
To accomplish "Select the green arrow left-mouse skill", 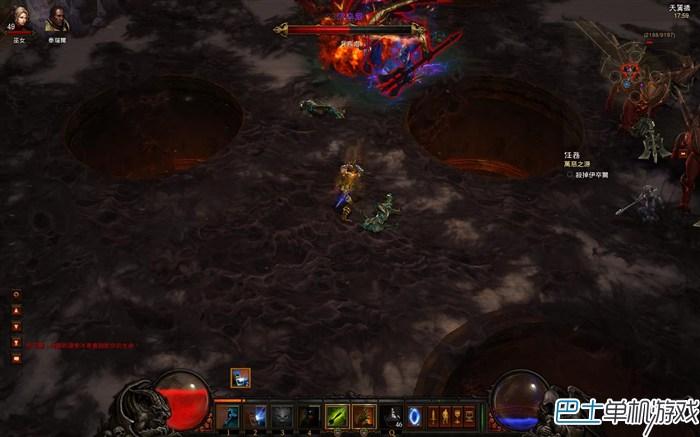I will 338,415.
